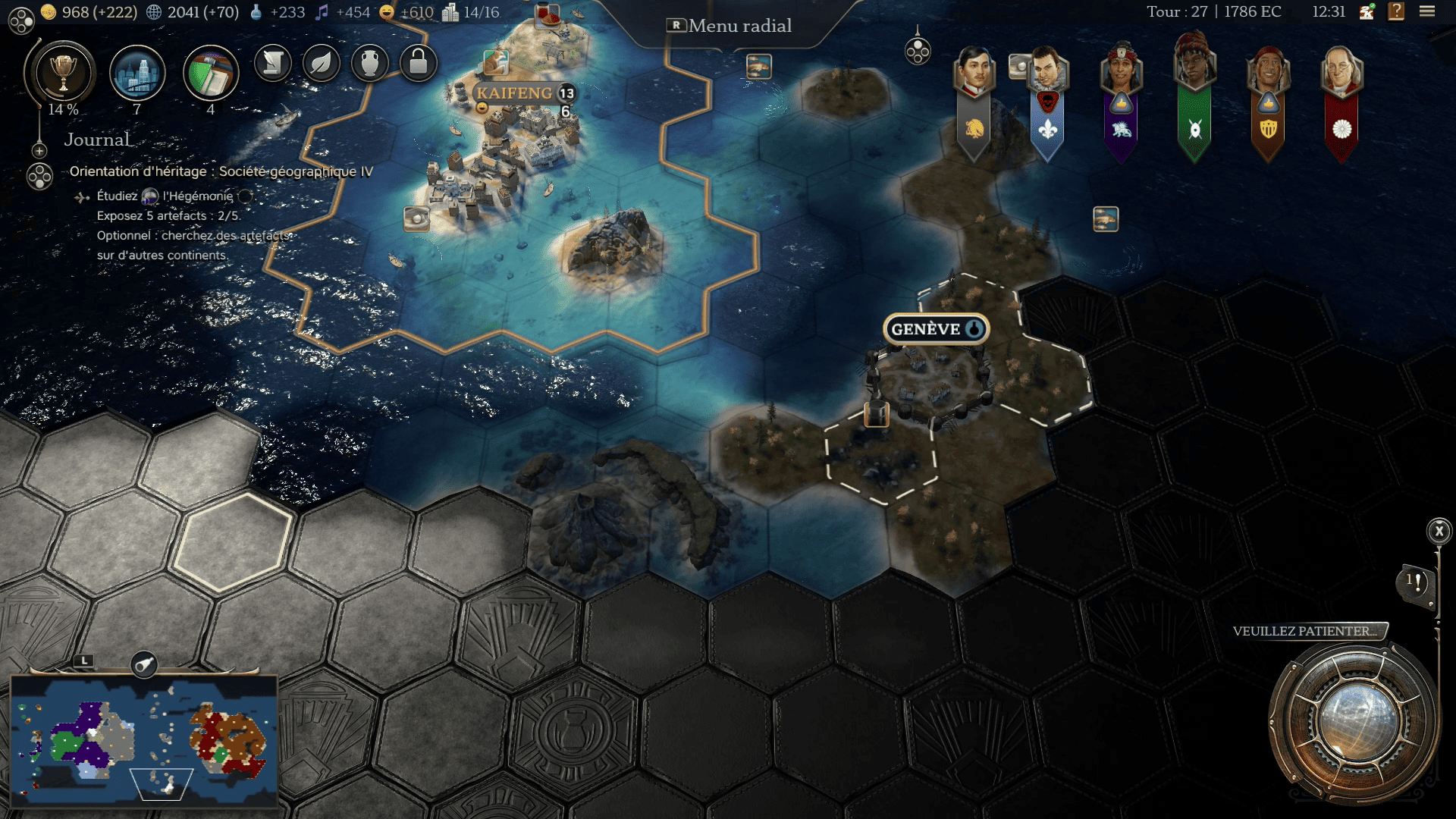Open the amphora vase panel
This screenshot has height=819, width=1456.
pyautogui.click(x=370, y=63)
